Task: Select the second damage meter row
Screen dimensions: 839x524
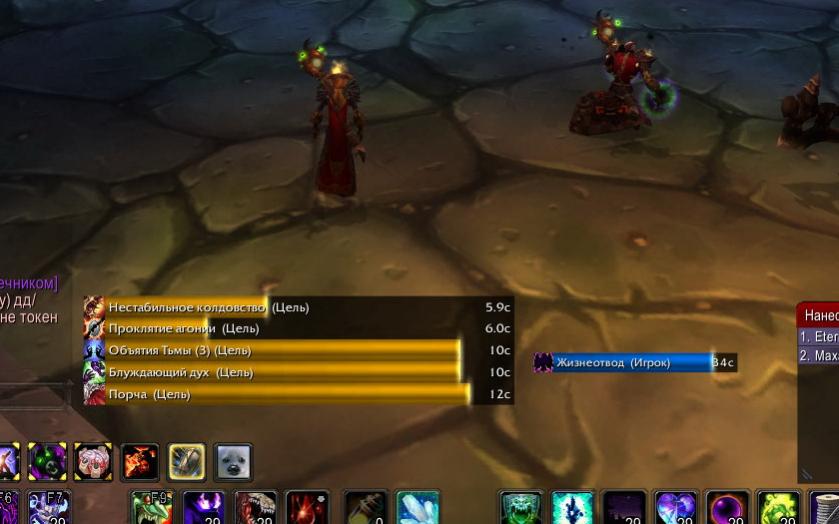Action: point(818,355)
